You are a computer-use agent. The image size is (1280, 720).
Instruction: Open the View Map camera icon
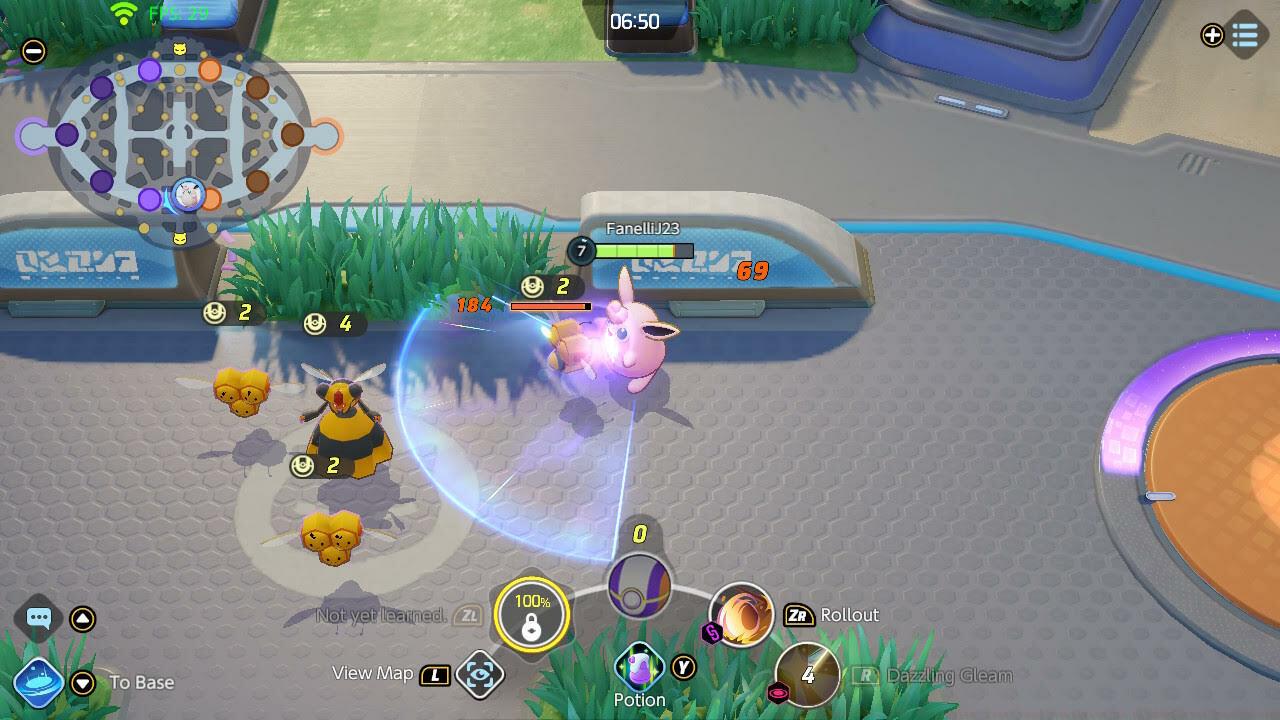480,675
